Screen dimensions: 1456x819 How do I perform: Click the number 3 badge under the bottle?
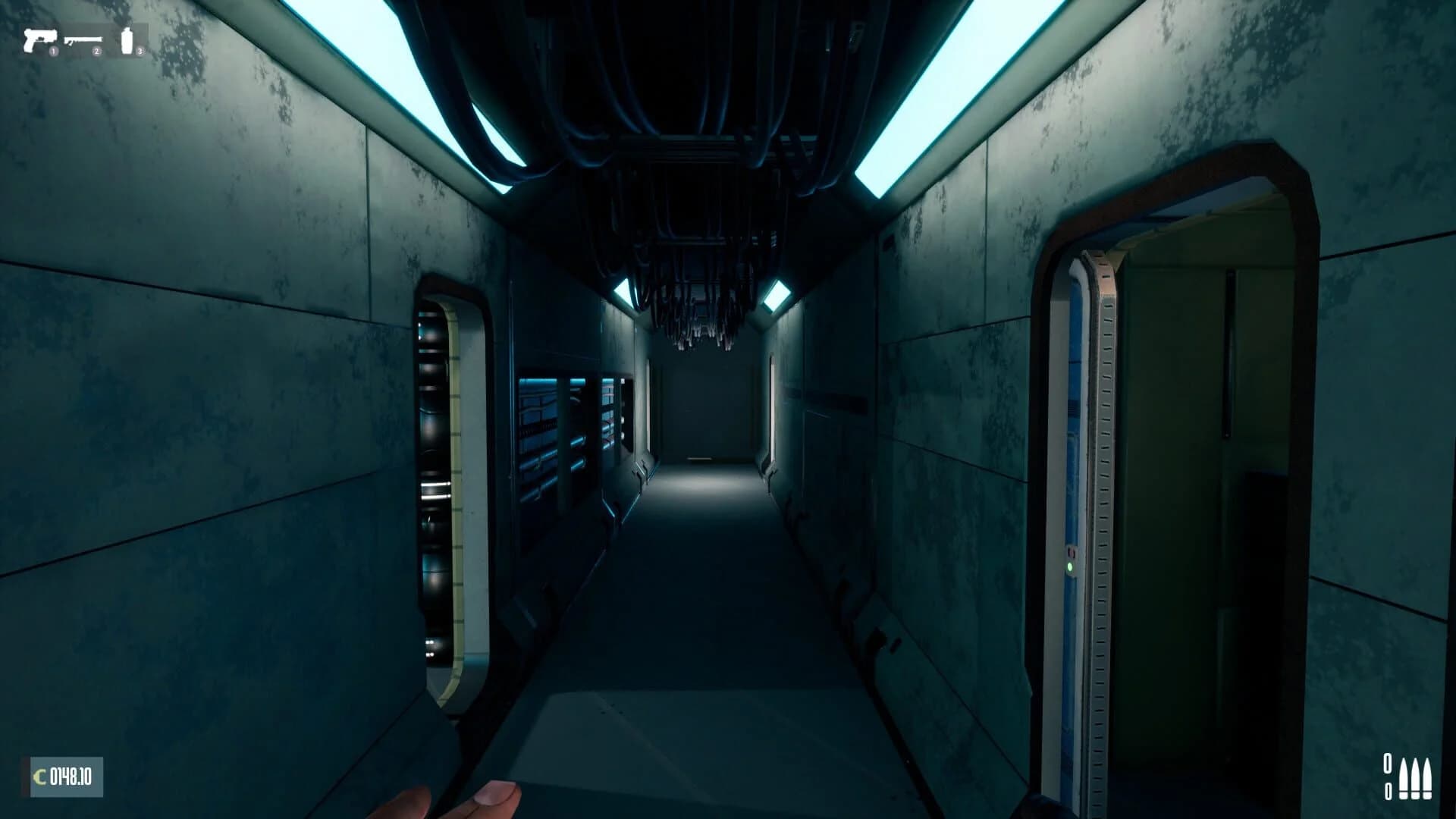(140, 51)
